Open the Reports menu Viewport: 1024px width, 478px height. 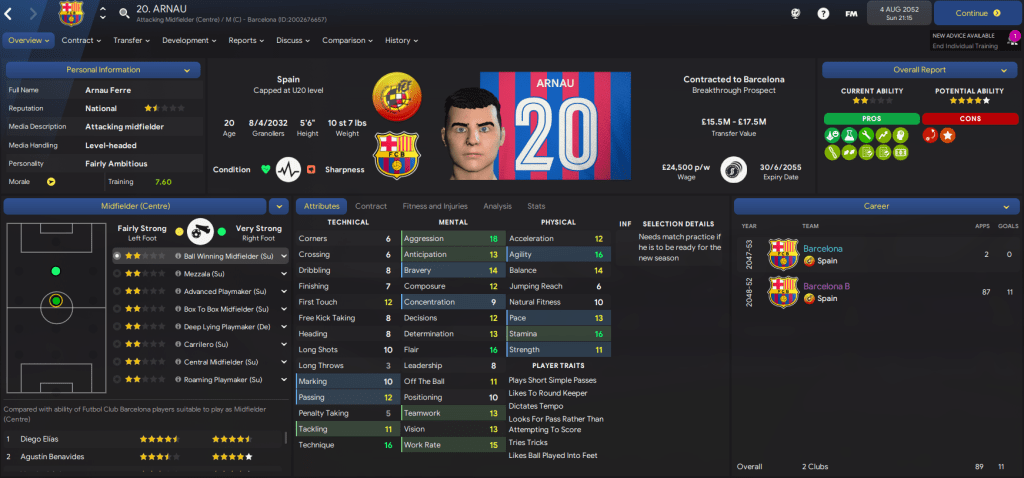click(x=246, y=41)
